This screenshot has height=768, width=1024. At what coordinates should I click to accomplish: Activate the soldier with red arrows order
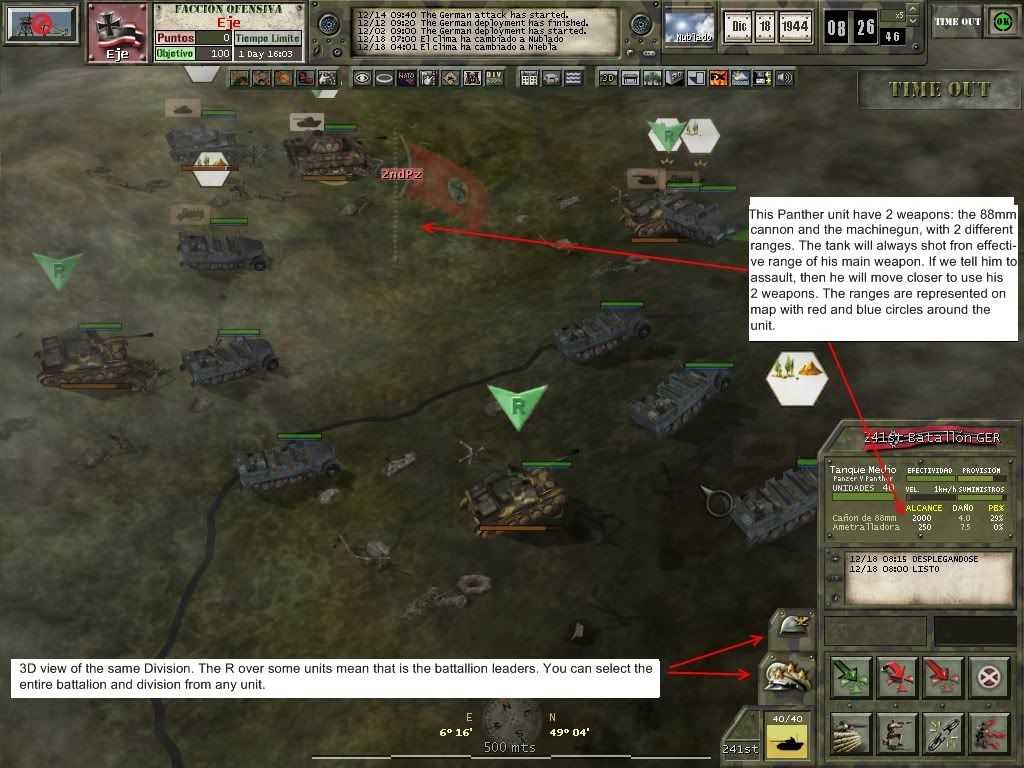[x=988, y=733]
